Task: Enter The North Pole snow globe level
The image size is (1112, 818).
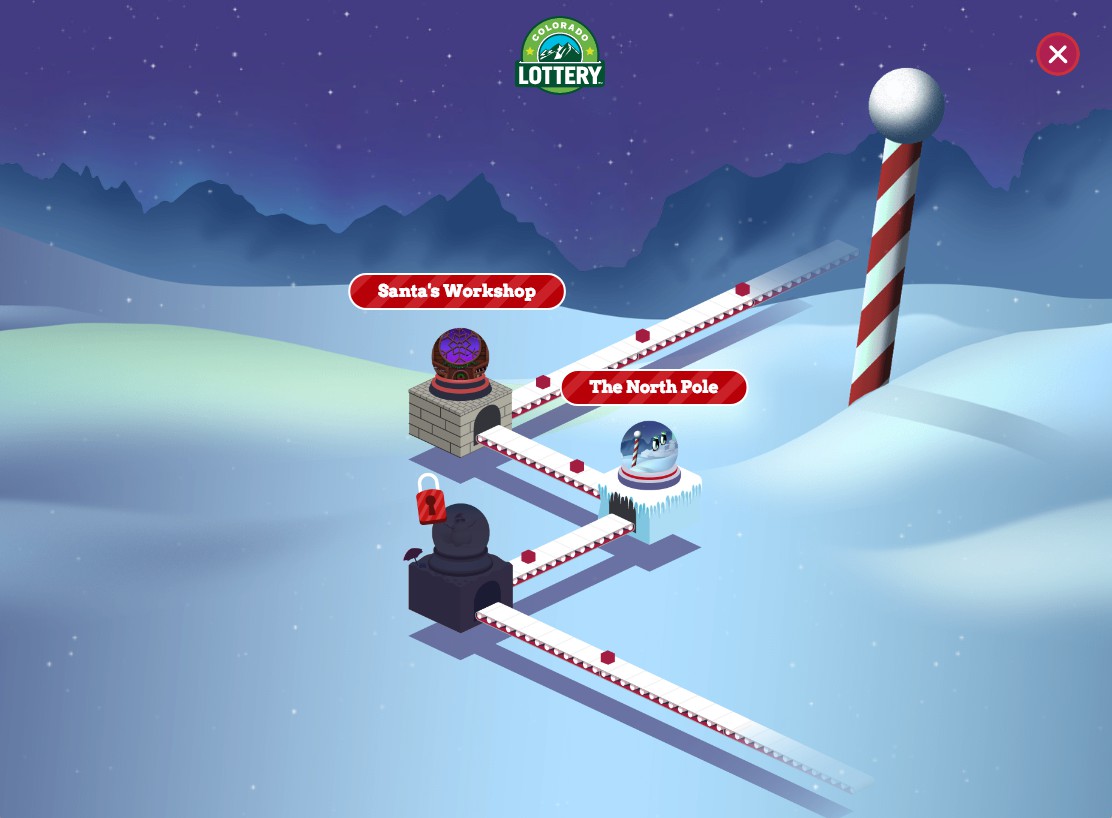Action: [x=649, y=454]
